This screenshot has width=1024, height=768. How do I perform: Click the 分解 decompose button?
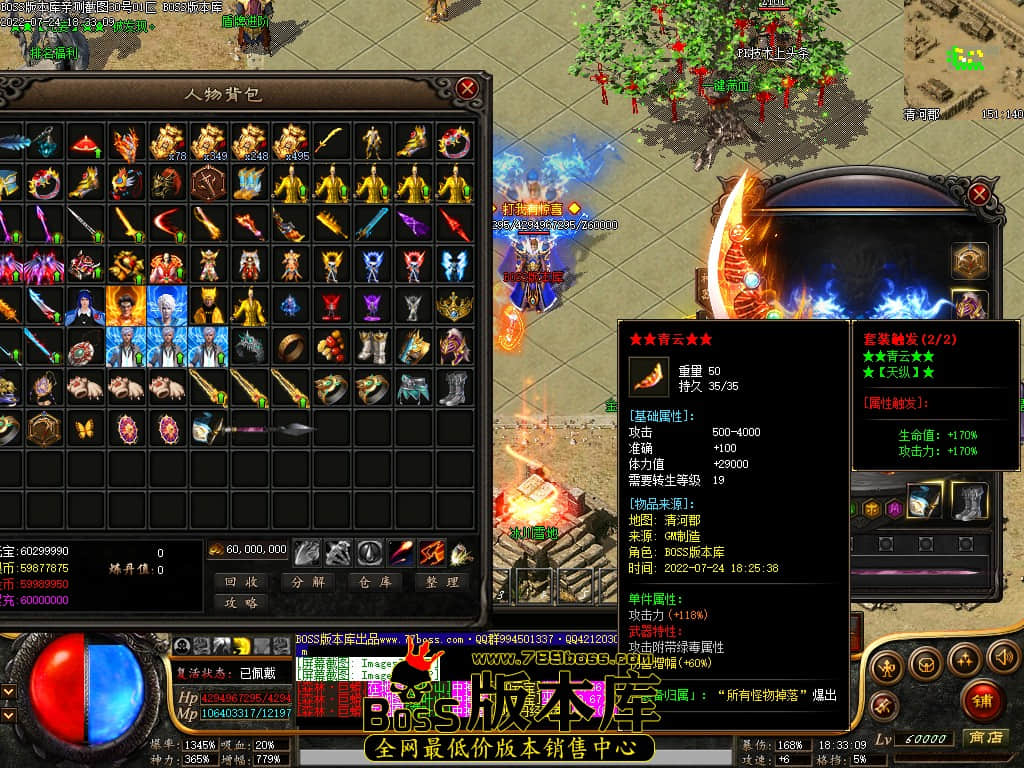[307, 581]
